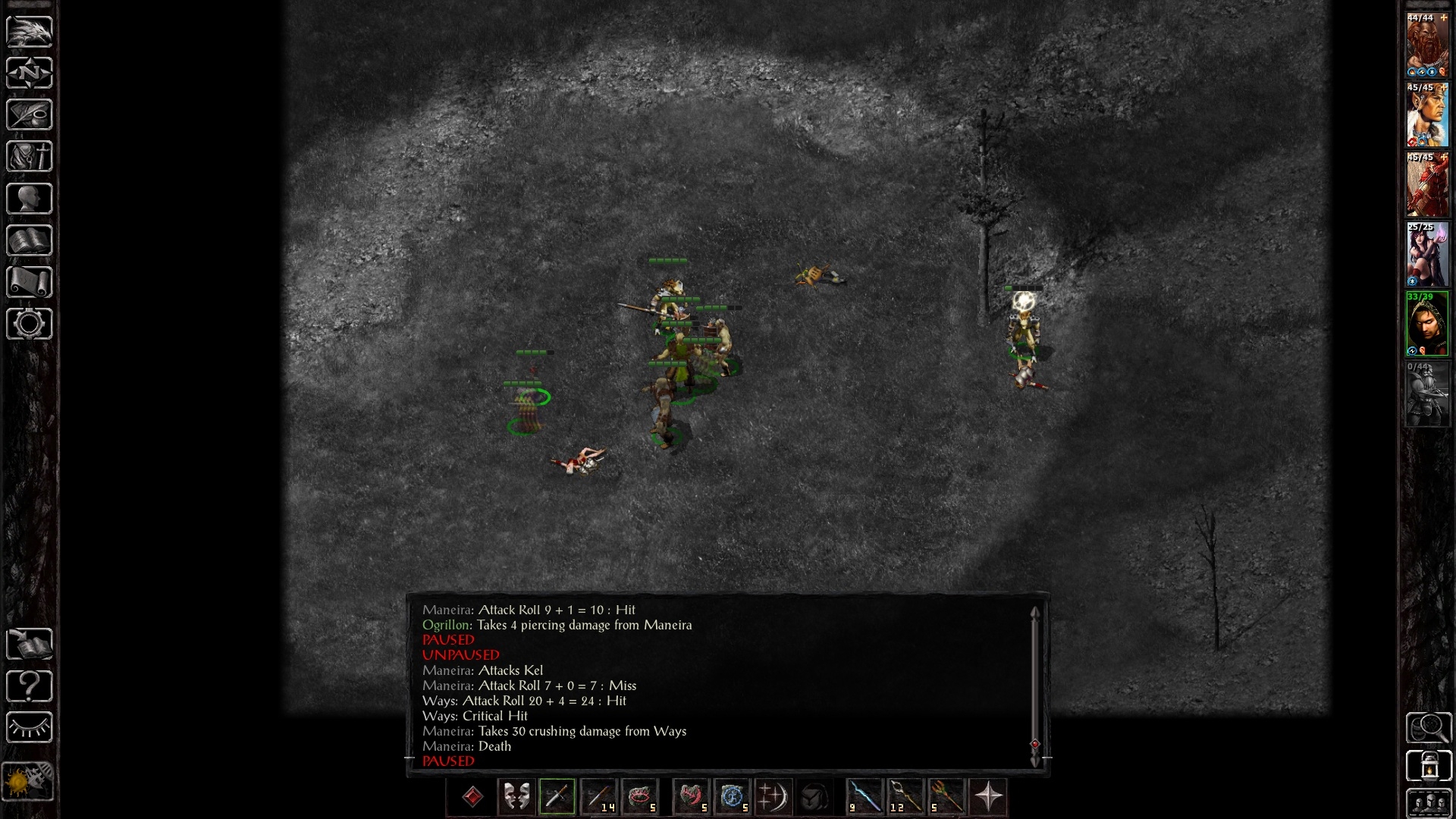Open the inventory screen with the backpack icon
Screen dimensions: 1456x819
tap(29, 157)
